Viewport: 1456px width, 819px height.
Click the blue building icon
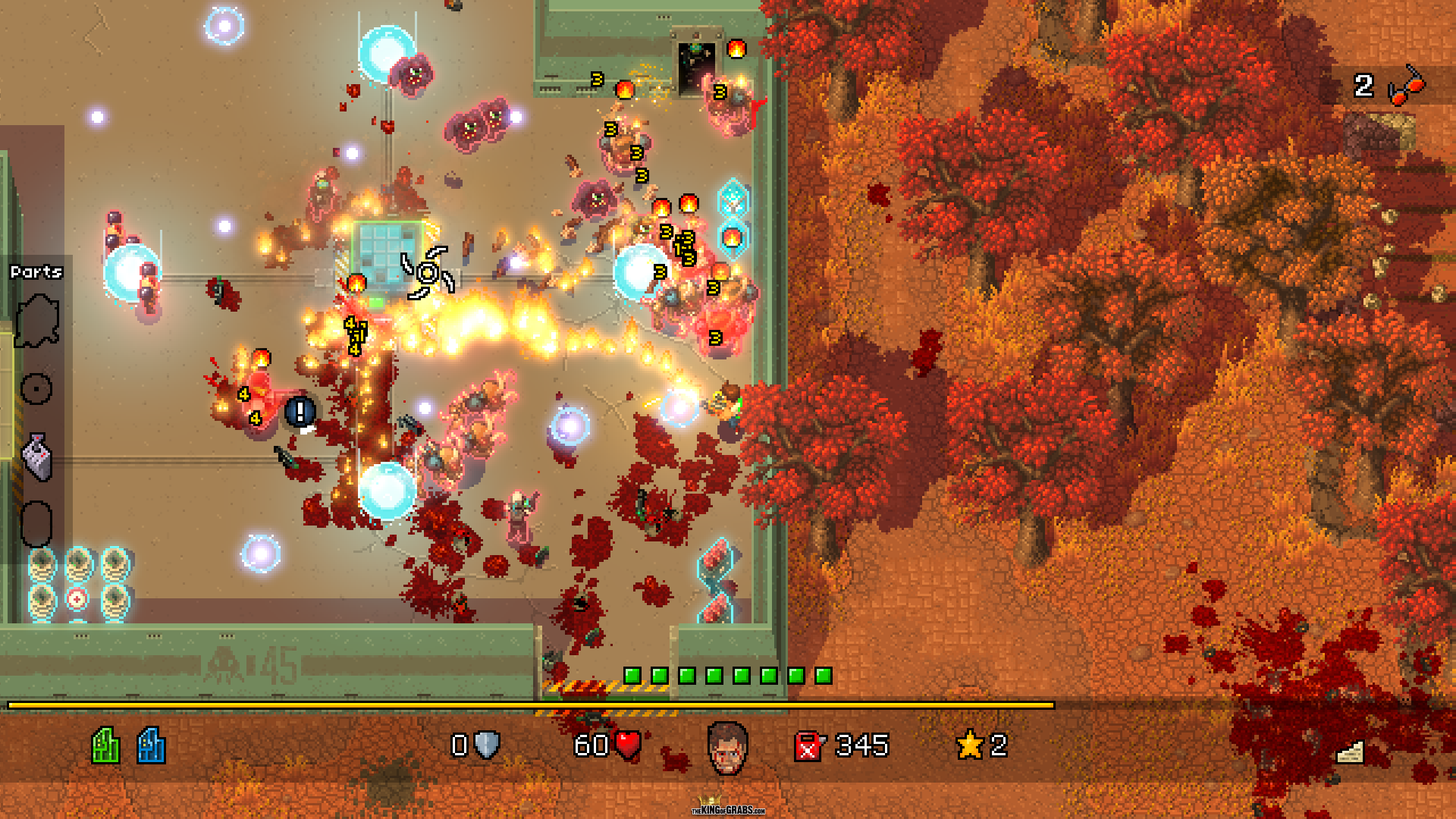(x=151, y=745)
